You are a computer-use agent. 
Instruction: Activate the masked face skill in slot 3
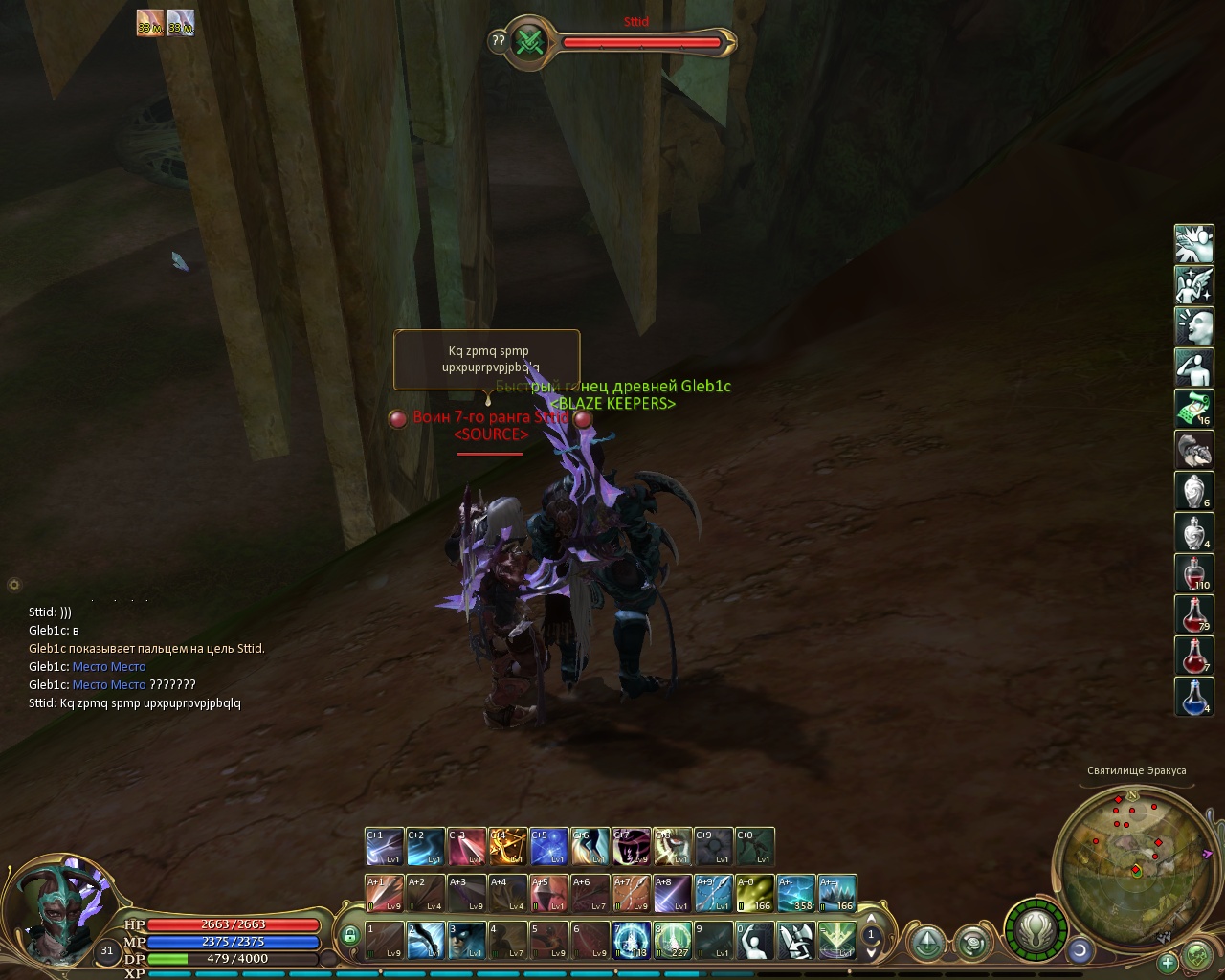[466, 940]
